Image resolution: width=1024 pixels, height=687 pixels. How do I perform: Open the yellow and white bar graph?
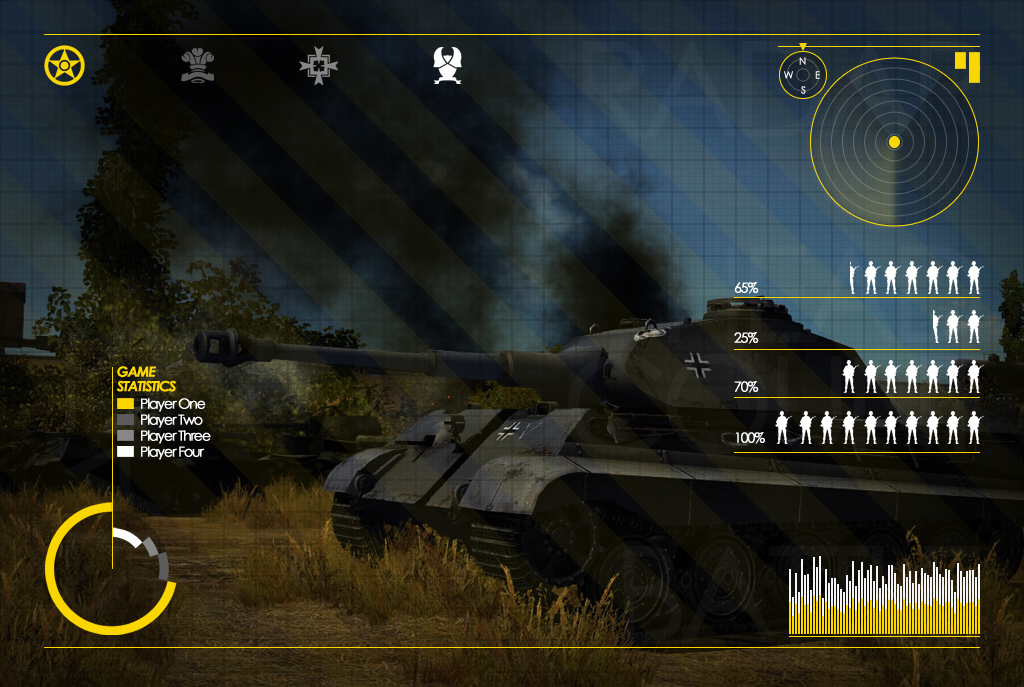[884, 597]
